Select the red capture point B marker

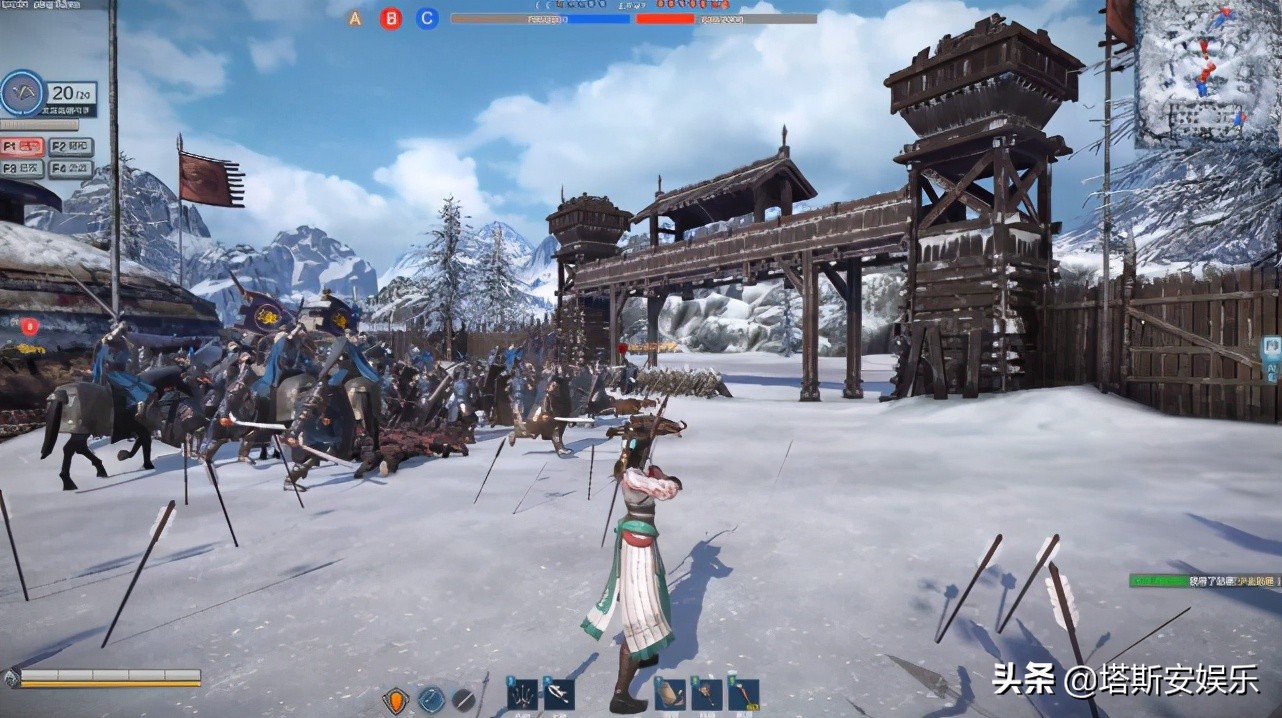click(391, 18)
